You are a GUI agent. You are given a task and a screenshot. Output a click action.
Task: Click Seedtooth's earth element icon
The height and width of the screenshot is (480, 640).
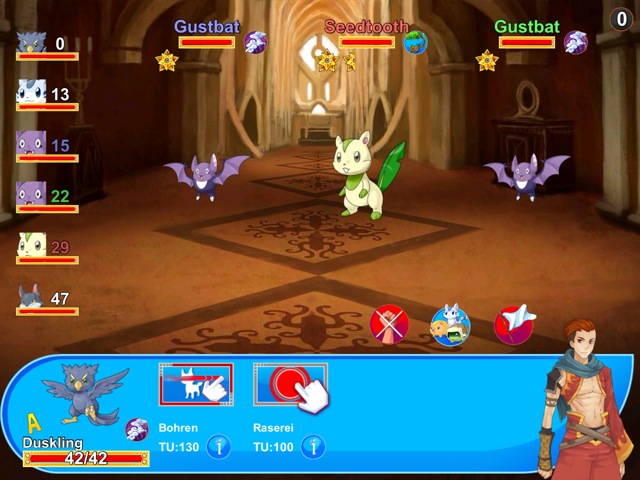pos(416,42)
